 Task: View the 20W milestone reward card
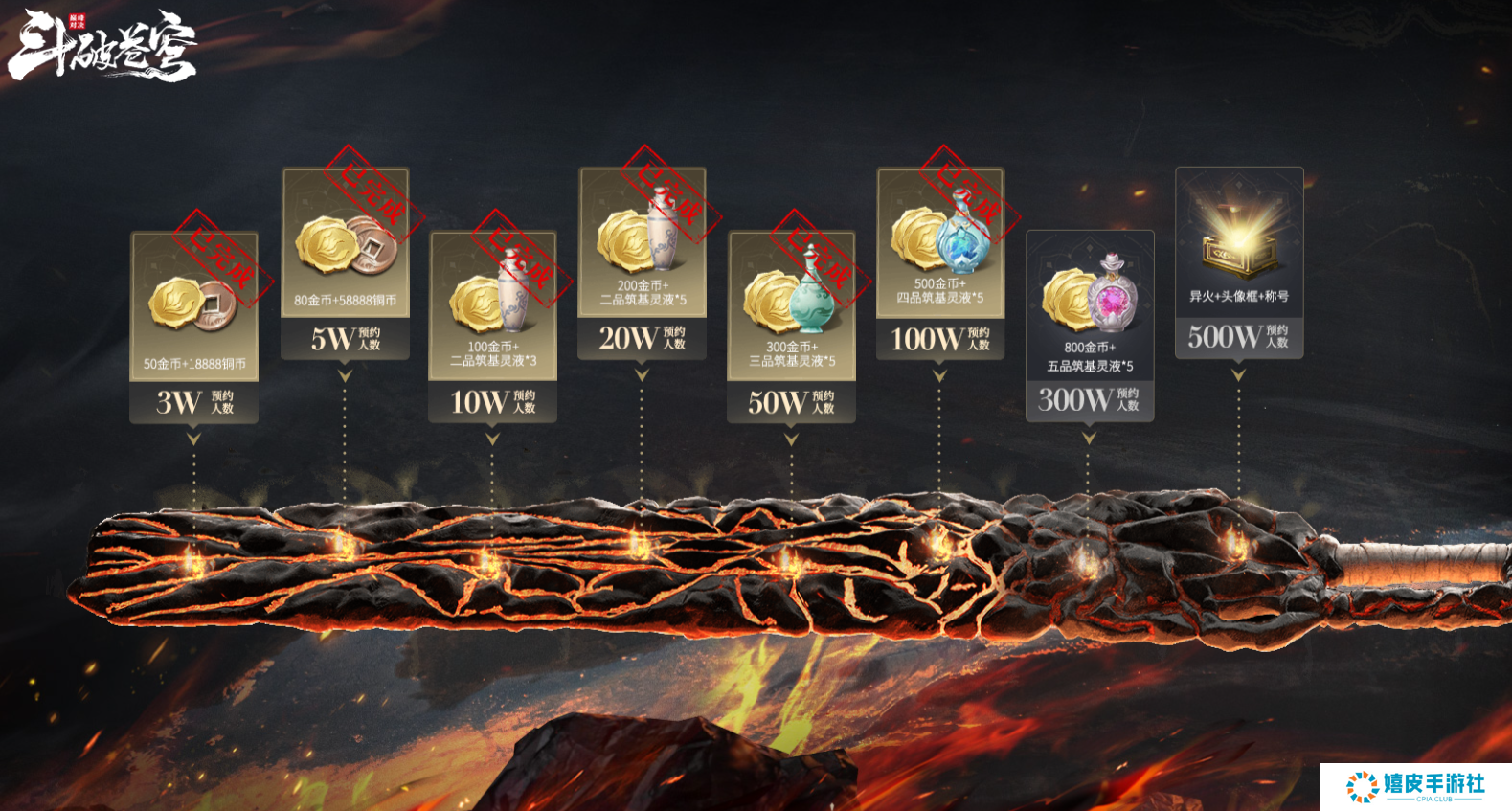coord(642,263)
